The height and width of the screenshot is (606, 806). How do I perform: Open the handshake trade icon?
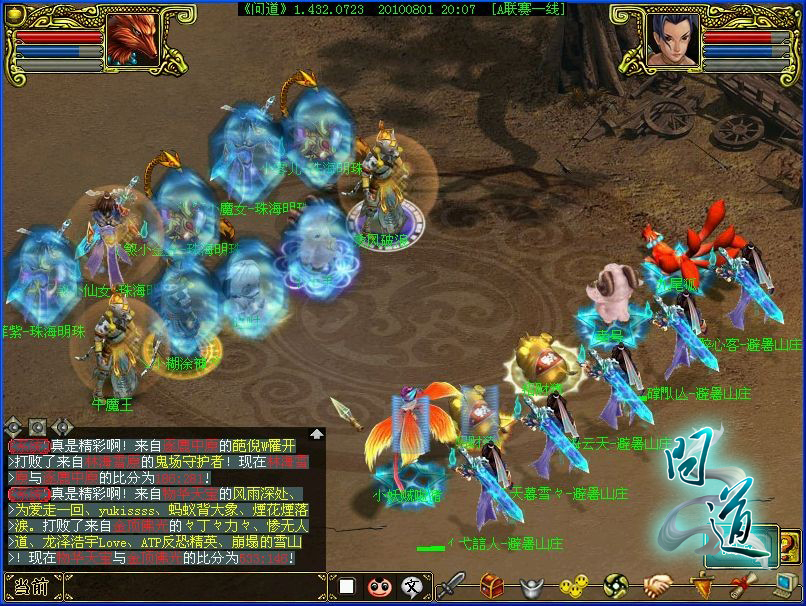656,586
